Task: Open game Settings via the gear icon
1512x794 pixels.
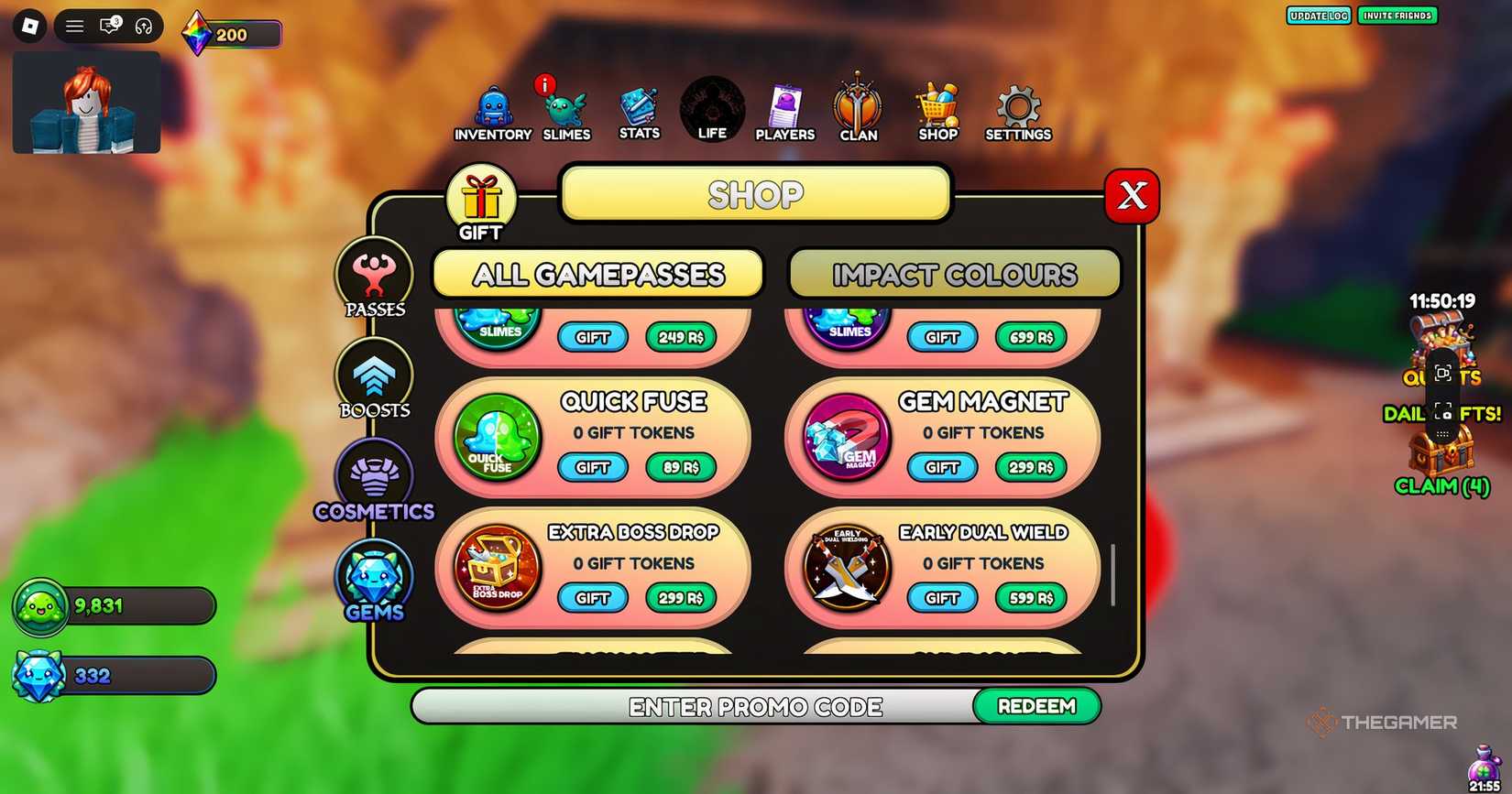Action: (1017, 108)
